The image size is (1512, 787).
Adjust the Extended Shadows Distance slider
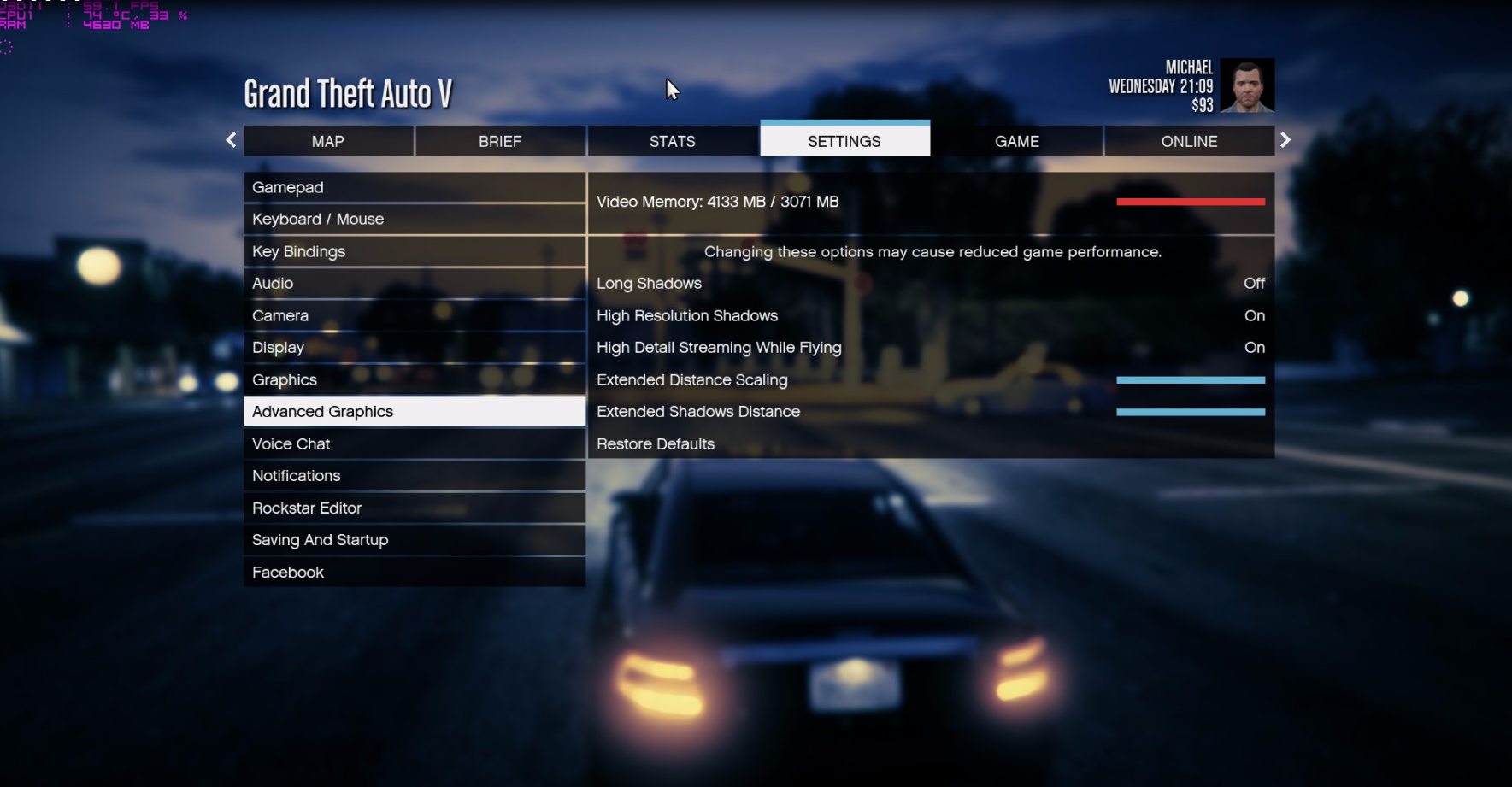tap(1190, 412)
